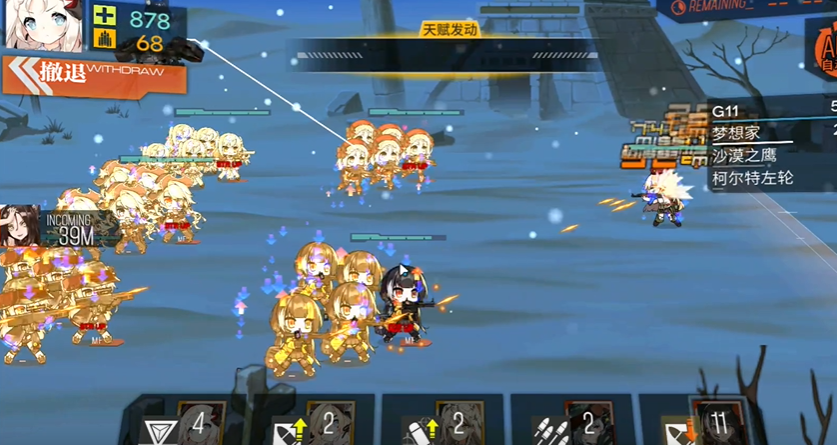Image resolution: width=837 pixels, height=445 pixels.
Task: Select 柯尔特左轮 in the damage list
Action: (x=752, y=179)
